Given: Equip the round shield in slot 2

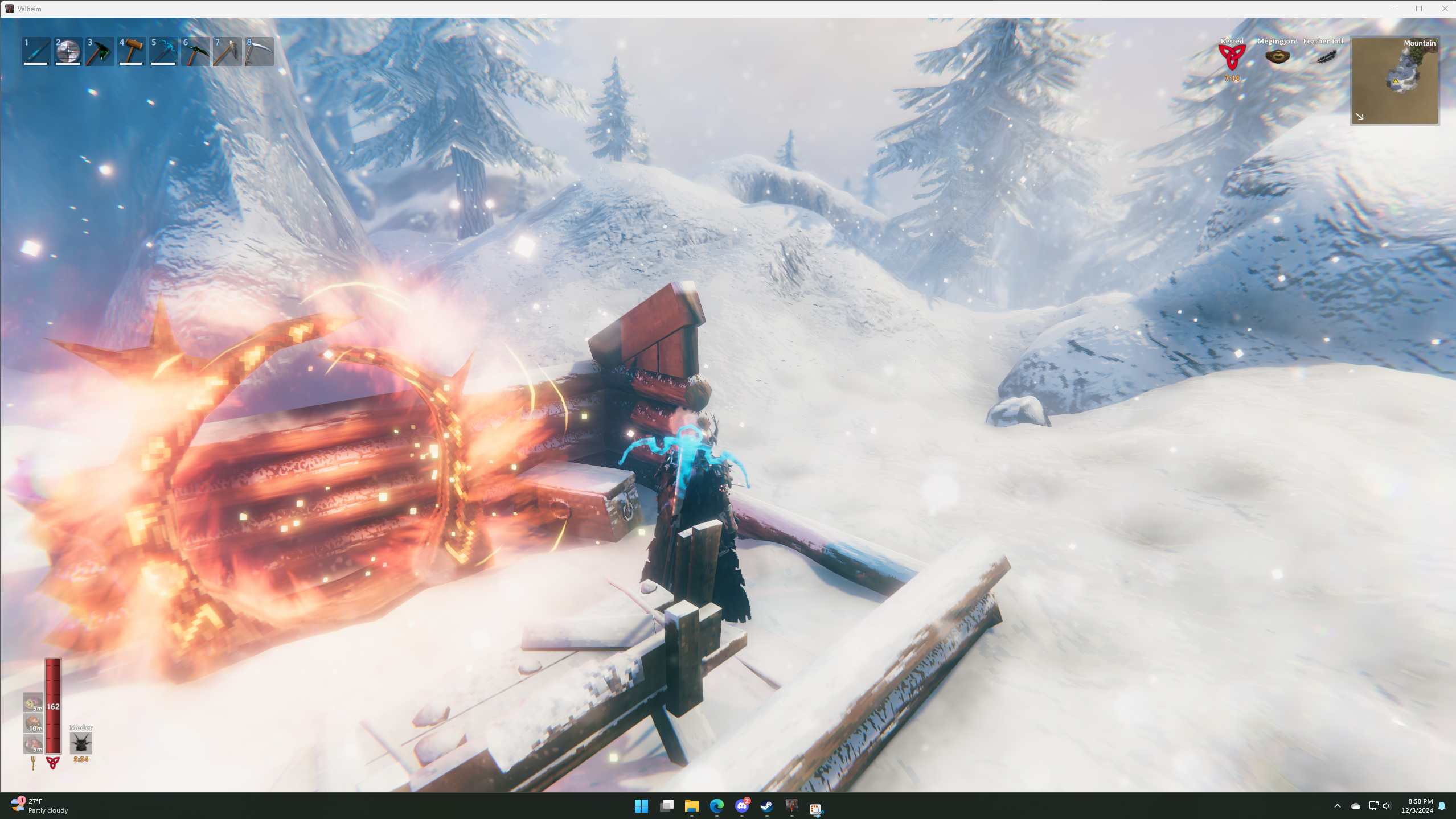Looking at the screenshot, I should tap(68, 52).
